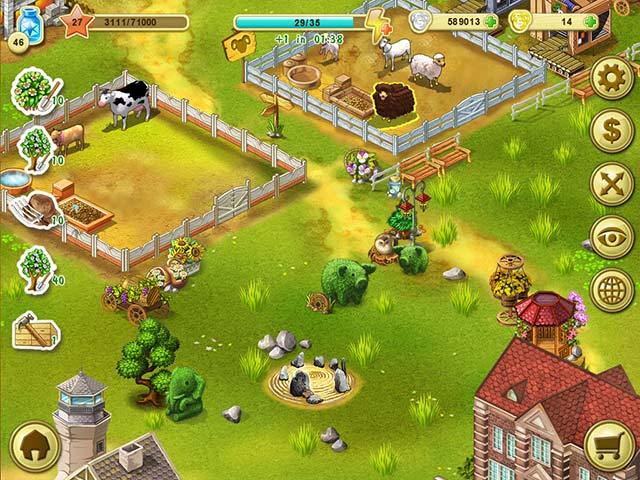
Task: Select the garden fork and log task
Action: 37,210
